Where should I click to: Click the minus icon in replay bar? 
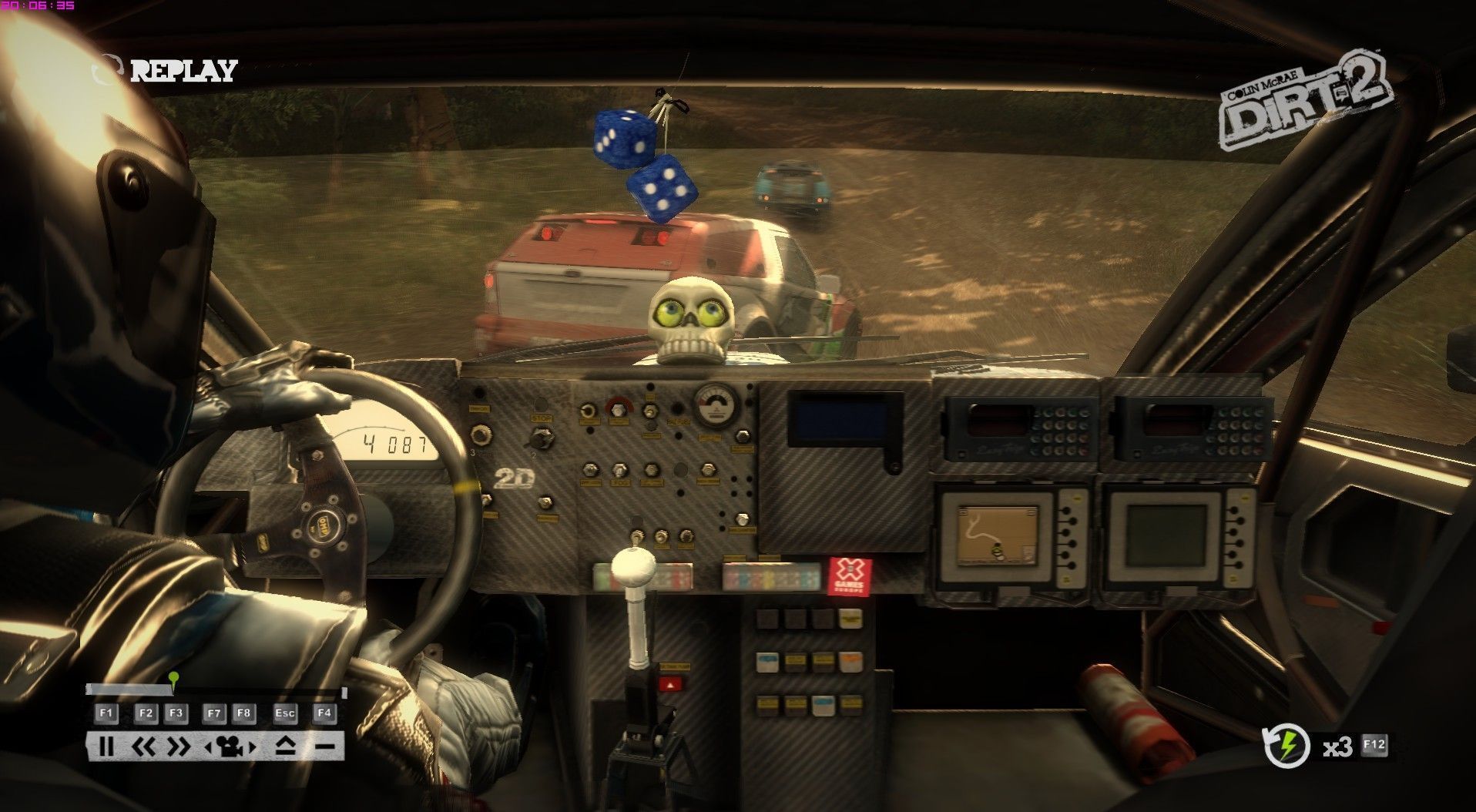point(324,746)
